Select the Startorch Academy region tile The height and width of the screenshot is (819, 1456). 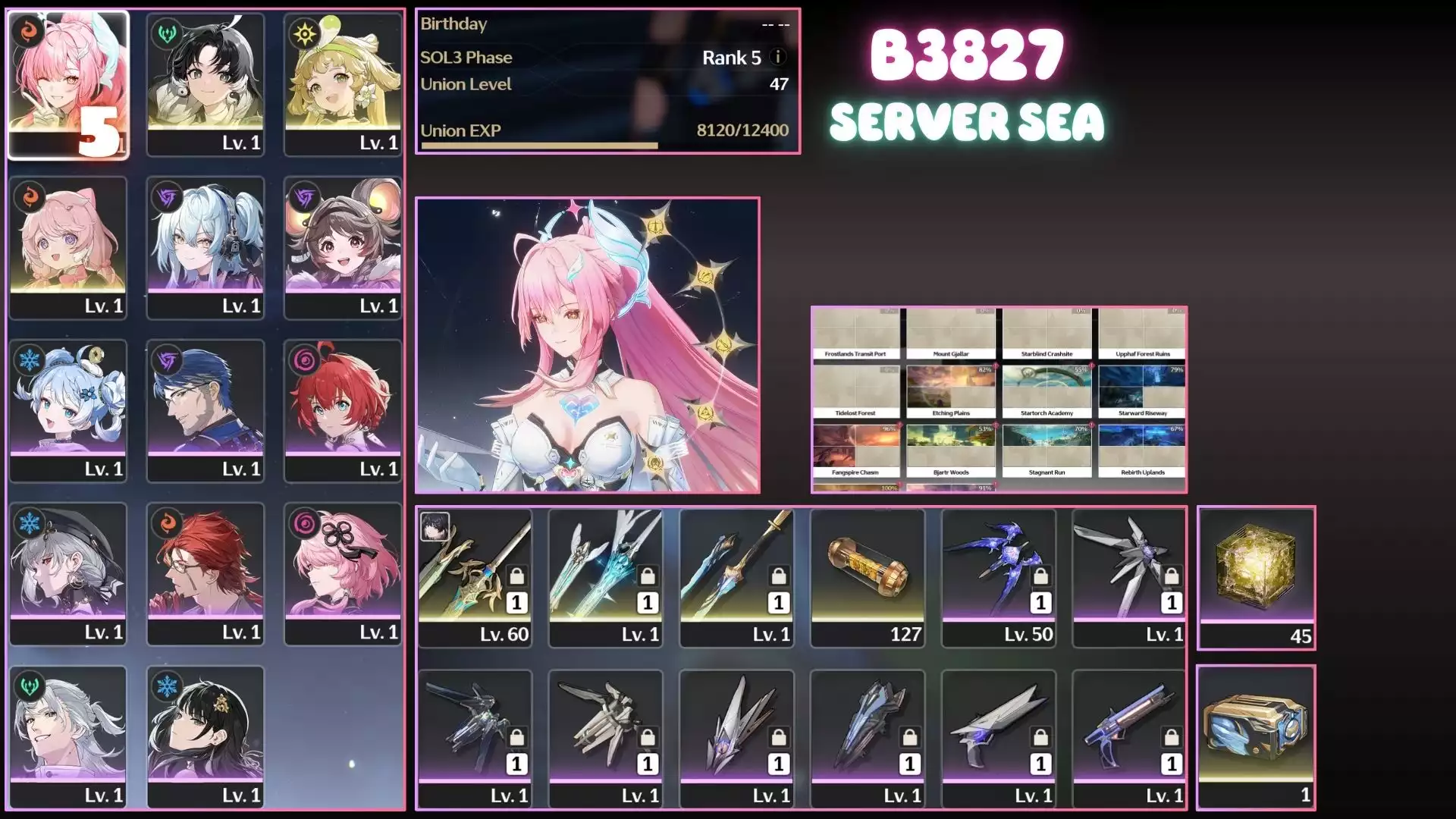(1046, 392)
